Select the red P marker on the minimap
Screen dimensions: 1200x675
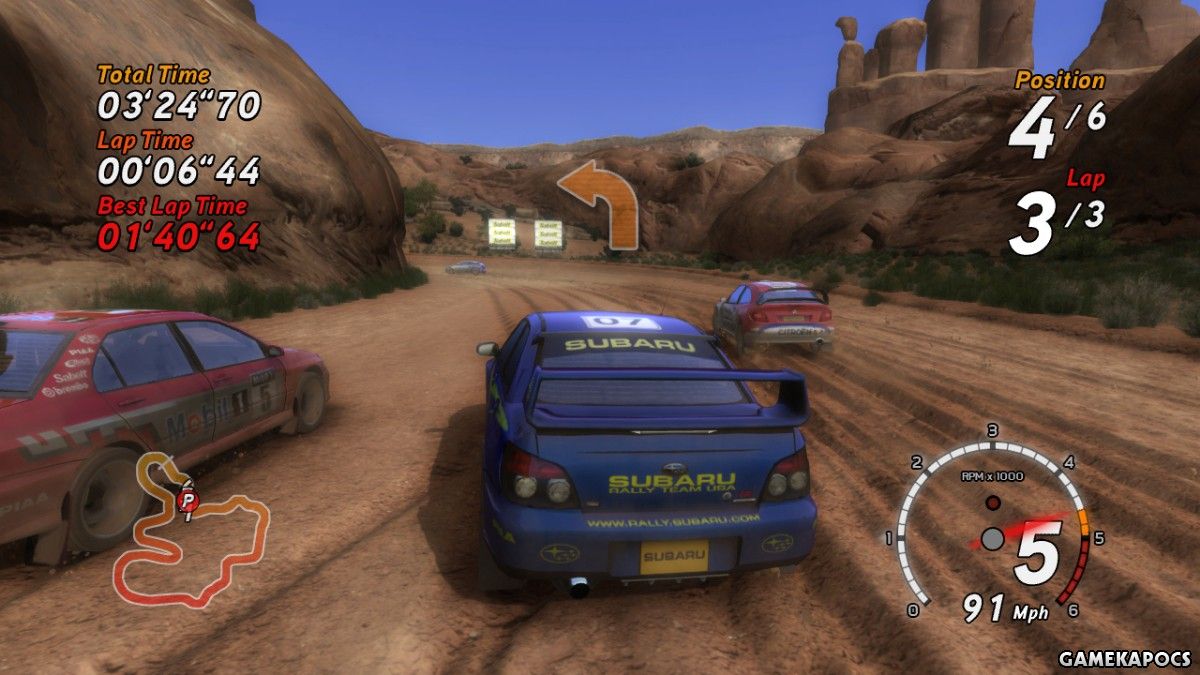187,499
